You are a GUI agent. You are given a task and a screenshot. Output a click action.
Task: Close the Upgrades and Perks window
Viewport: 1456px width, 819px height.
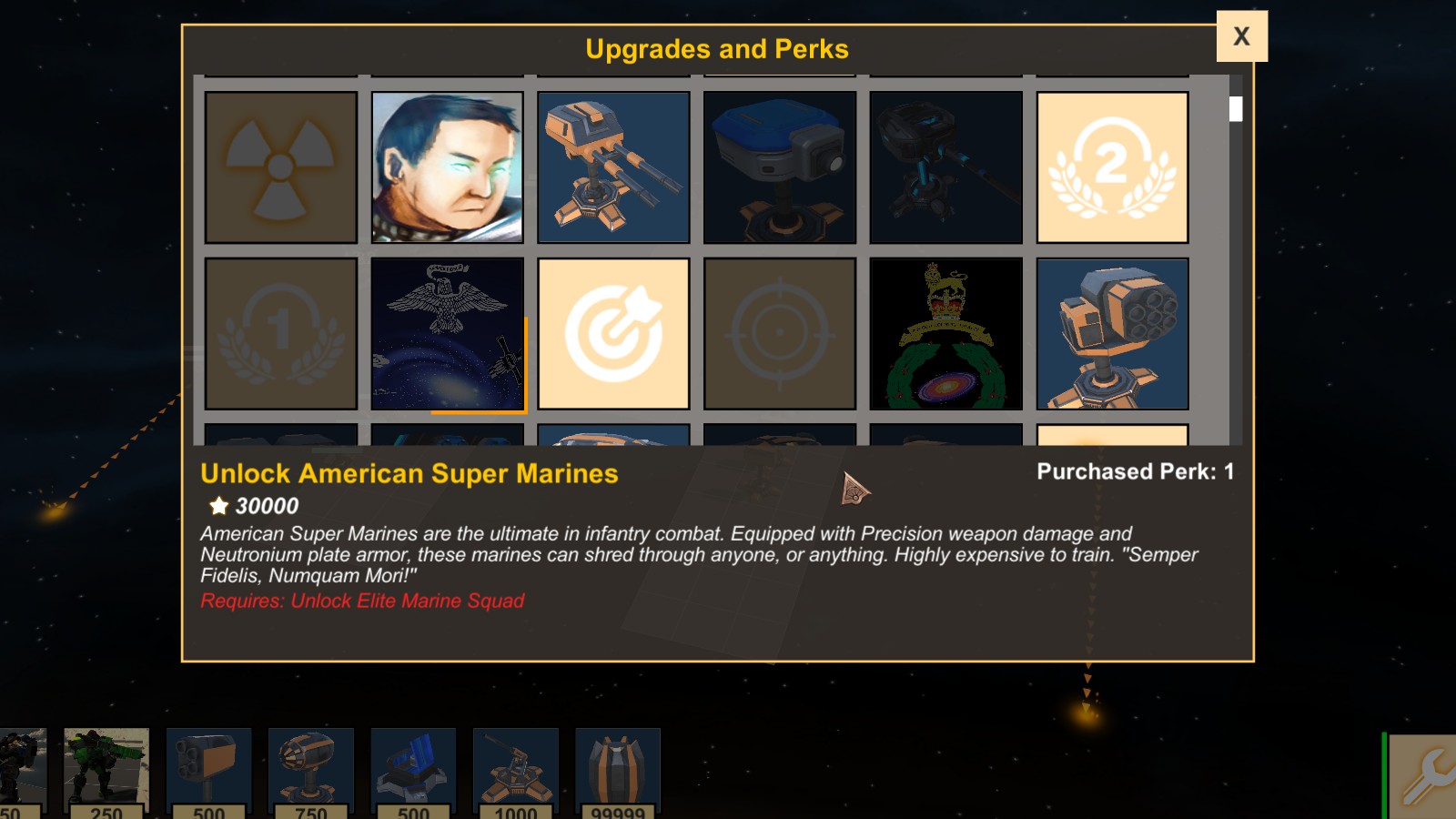[1241, 36]
